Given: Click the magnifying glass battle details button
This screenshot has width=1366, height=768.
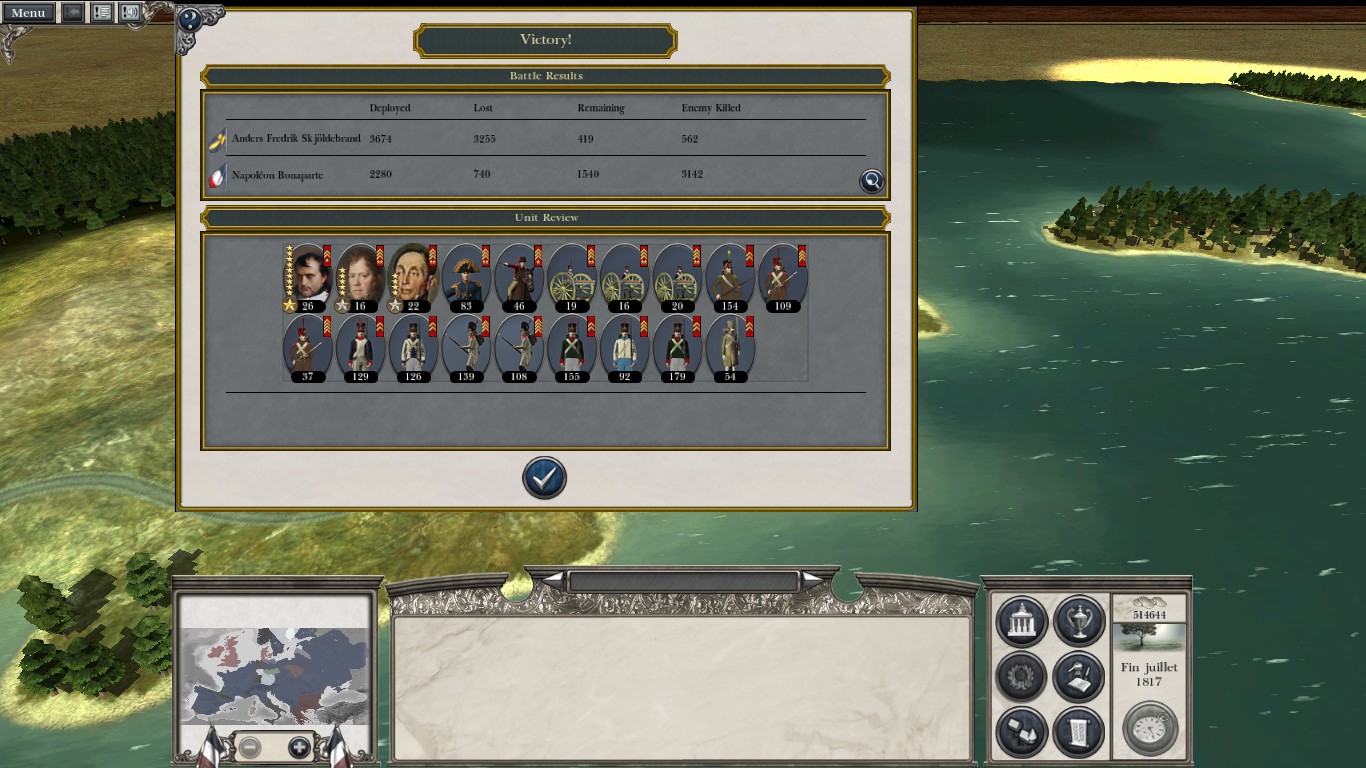Looking at the screenshot, I should 872,180.
